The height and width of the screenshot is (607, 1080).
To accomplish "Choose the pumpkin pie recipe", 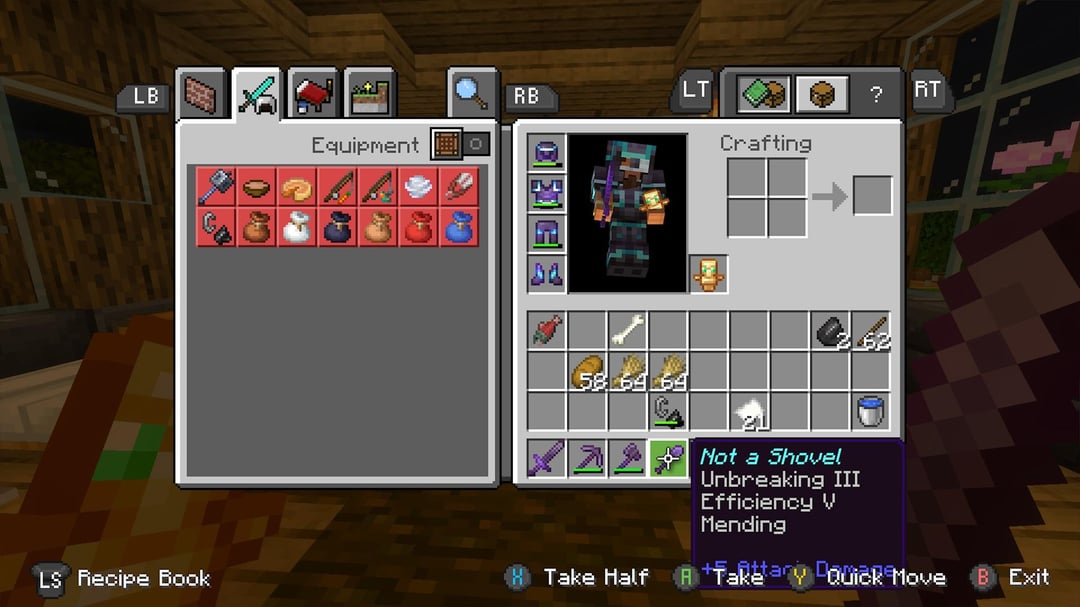I will click(x=297, y=187).
